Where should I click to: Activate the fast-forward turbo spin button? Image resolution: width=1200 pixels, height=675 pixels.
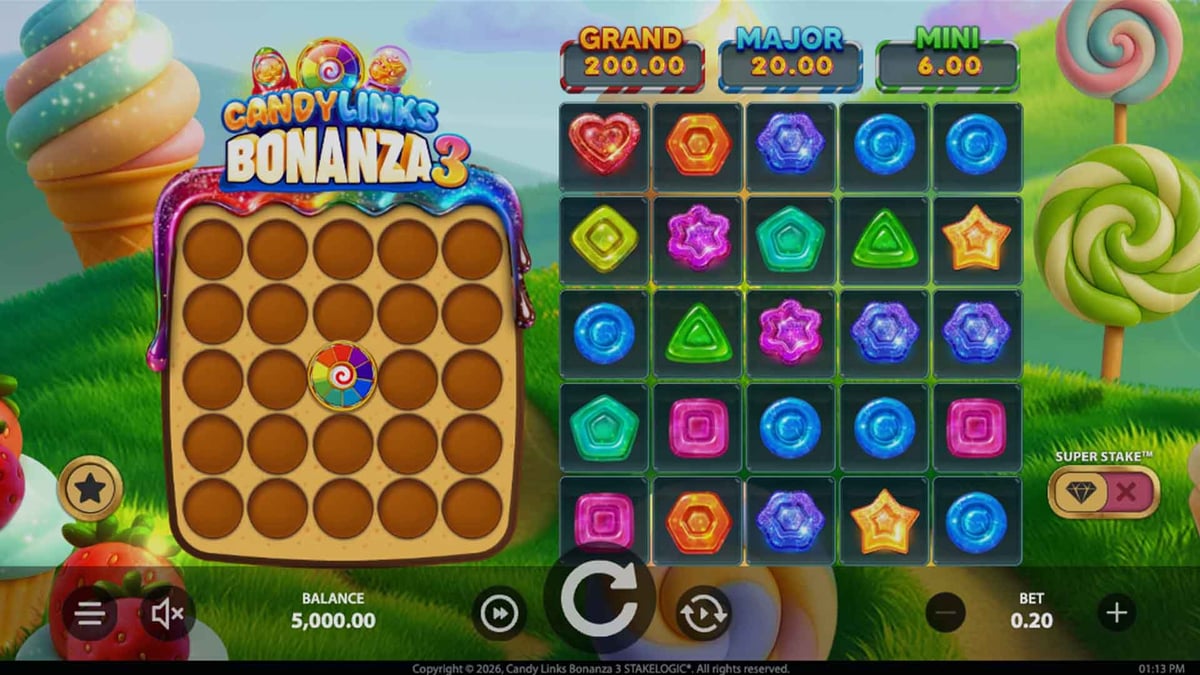coord(499,613)
